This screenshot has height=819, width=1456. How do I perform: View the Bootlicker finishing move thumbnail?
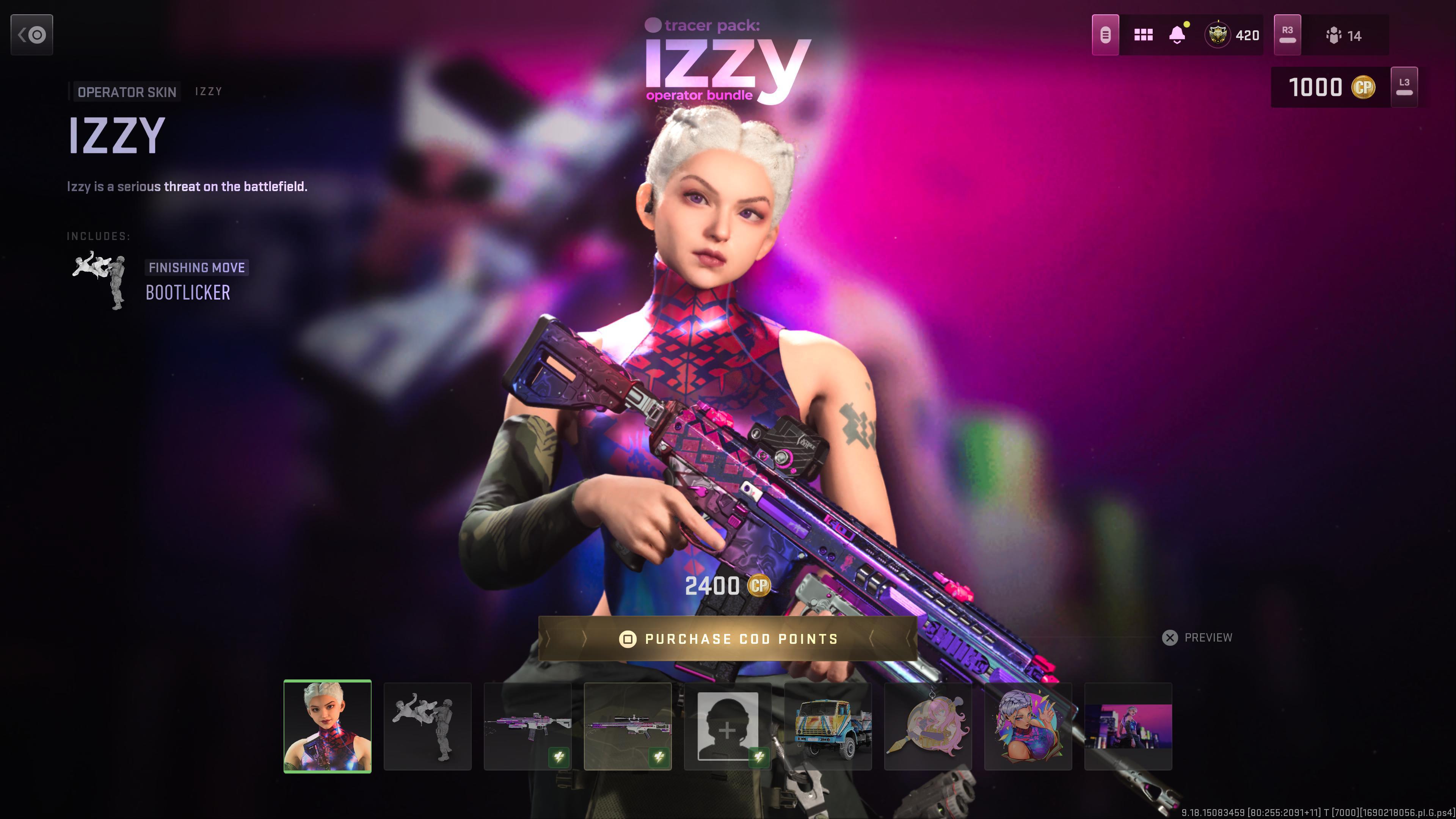coord(427,726)
